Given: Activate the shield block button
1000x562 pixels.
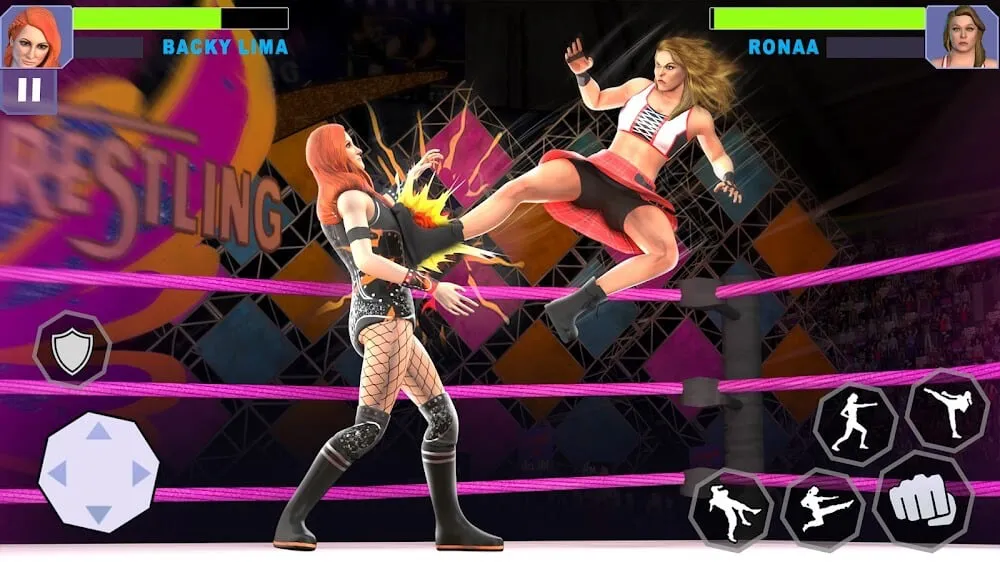Looking at the screenshot, I should pos(72,350).
